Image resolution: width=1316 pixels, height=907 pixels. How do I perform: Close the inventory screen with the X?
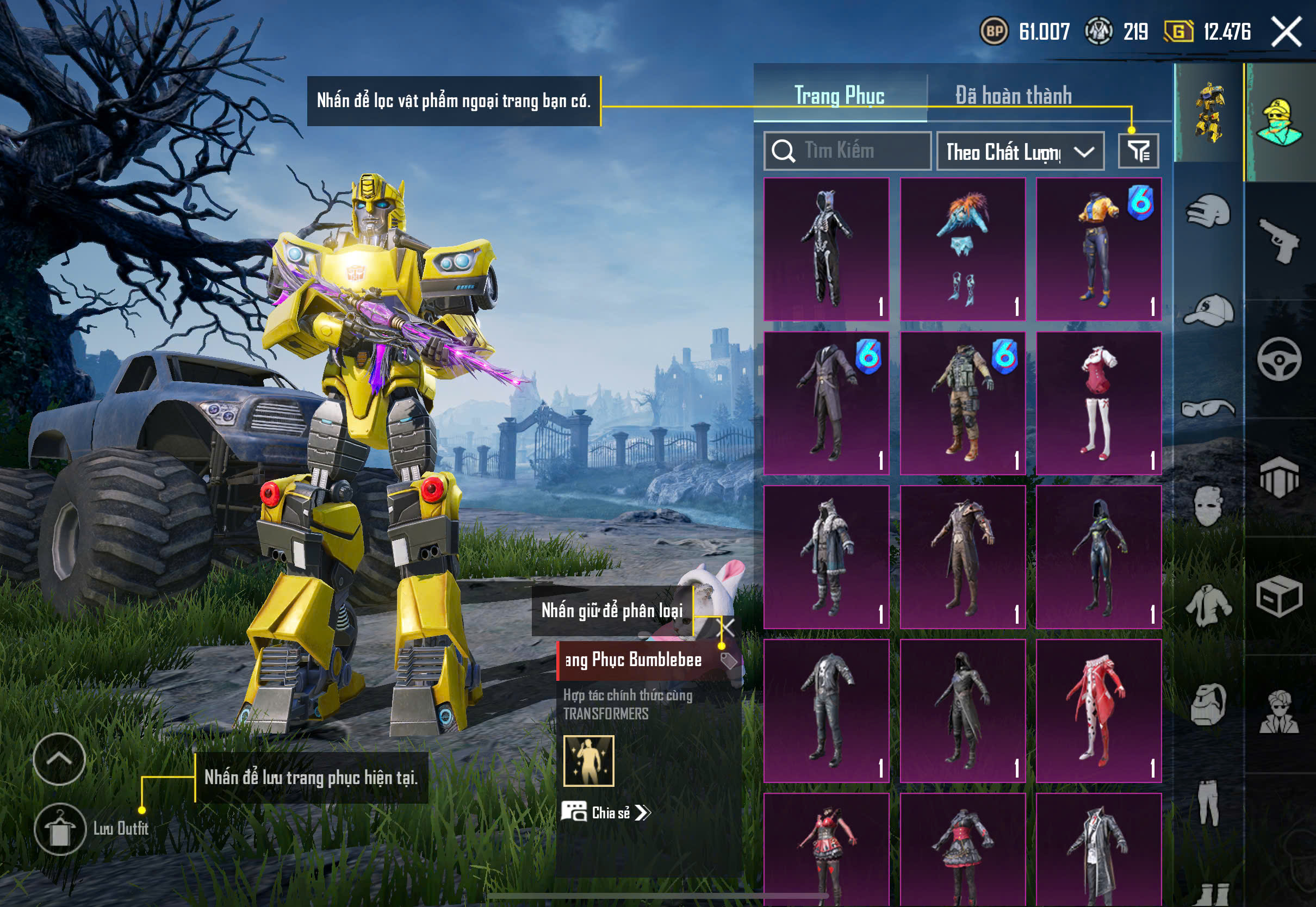(1286, 32)
